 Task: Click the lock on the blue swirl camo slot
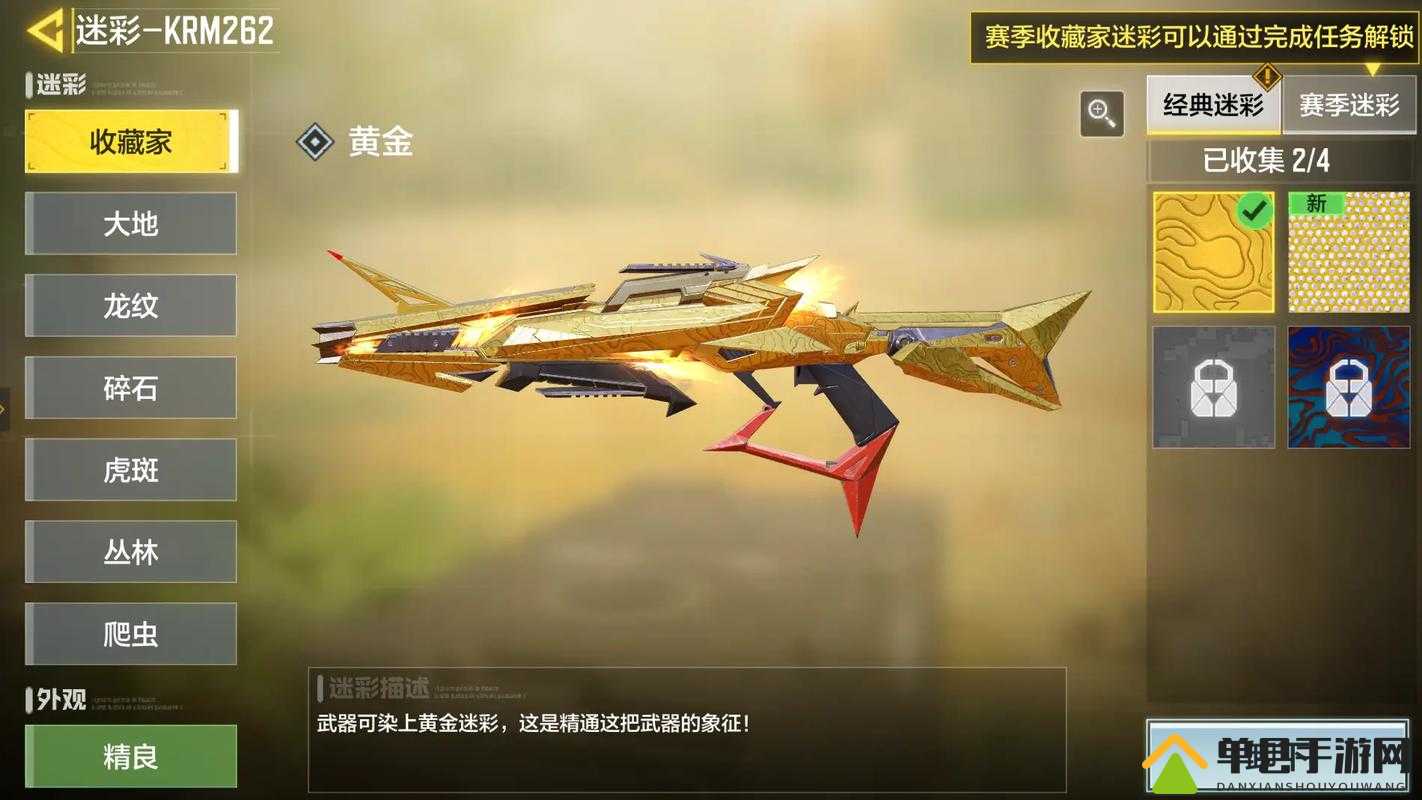1348,386
